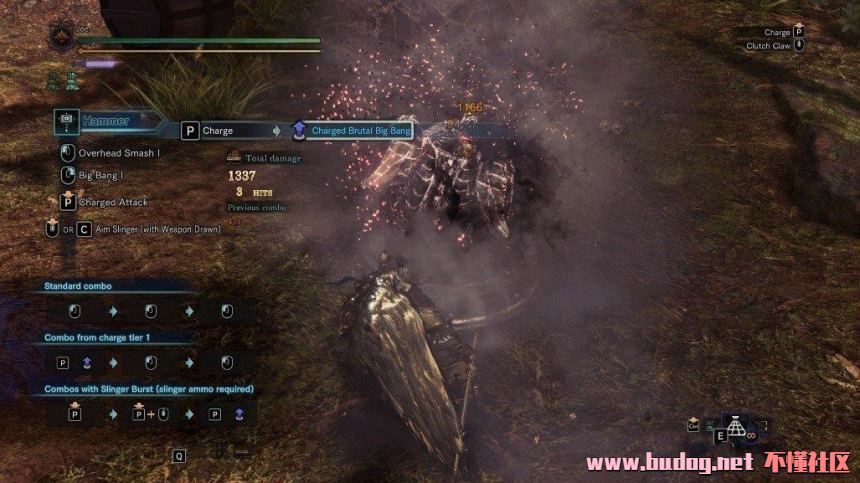Select Combo from charge tier 1
Viewport: 860px width, 483px height.
106,338
